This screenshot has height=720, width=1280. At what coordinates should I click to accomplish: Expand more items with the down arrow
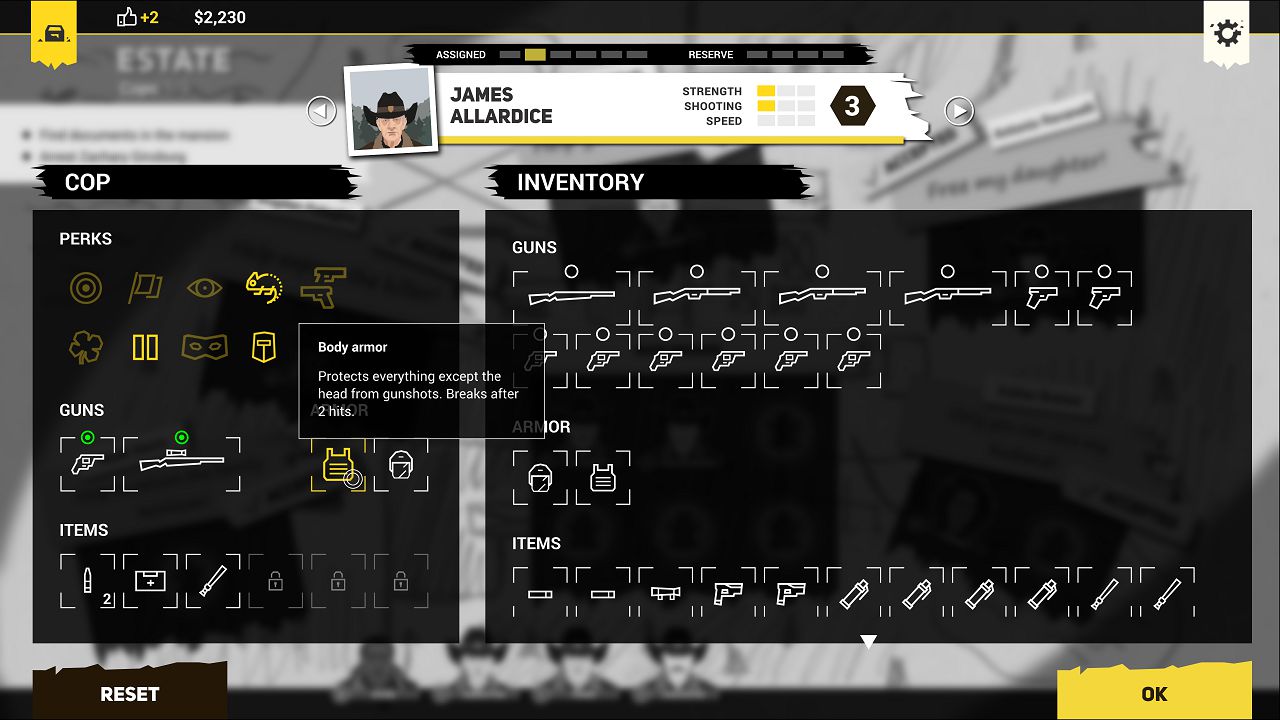[868, 641]
